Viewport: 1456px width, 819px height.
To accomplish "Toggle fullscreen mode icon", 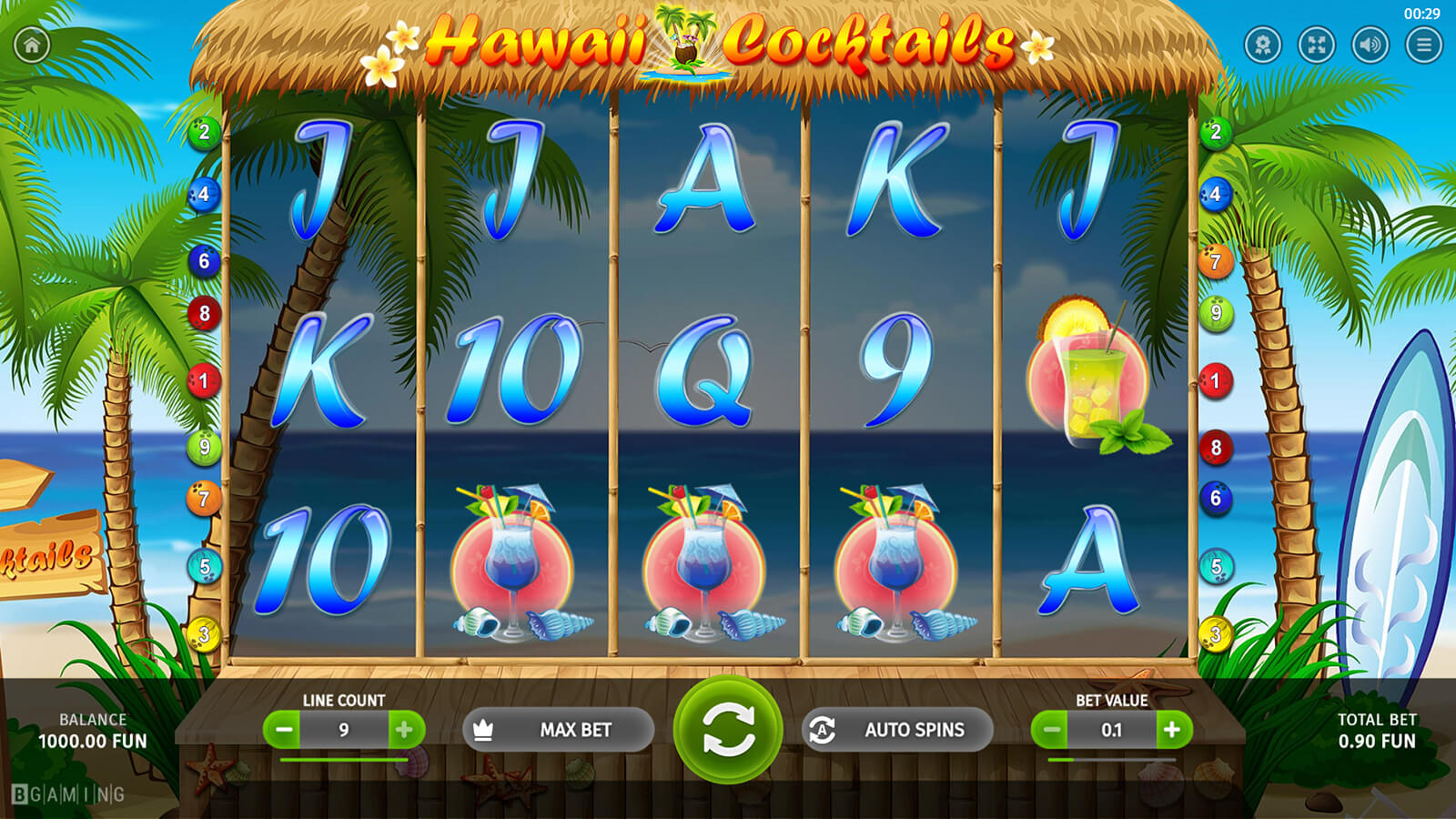I will (1316, 45).
